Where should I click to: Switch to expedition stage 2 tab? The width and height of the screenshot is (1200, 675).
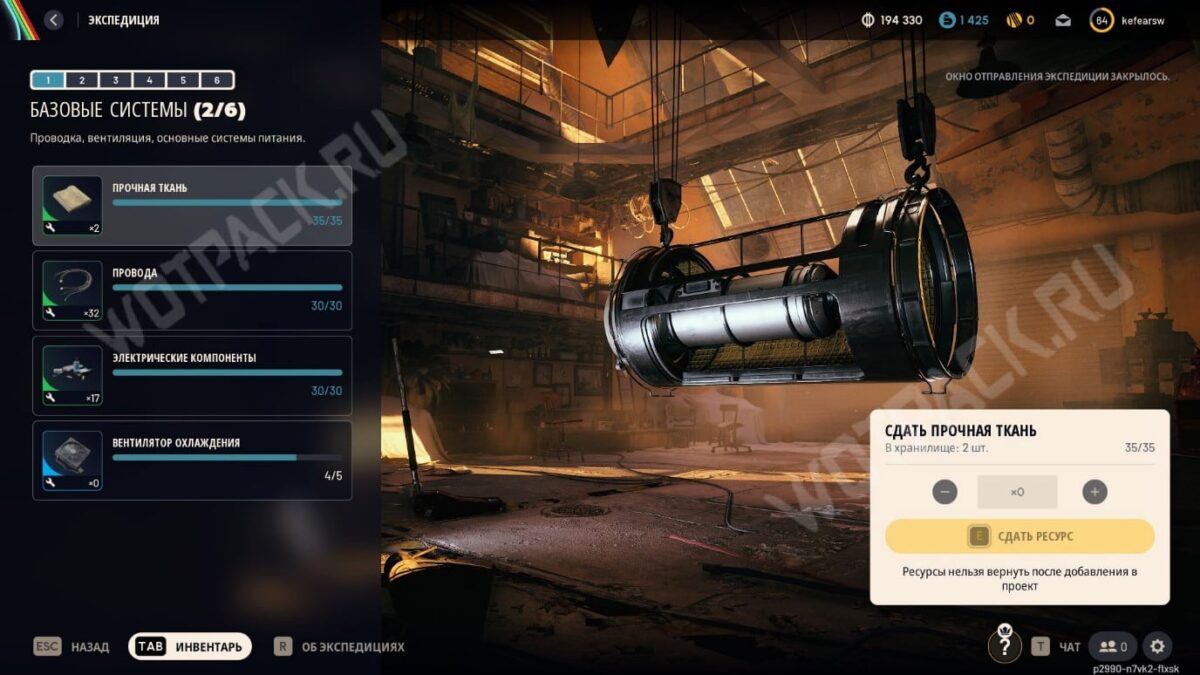pos(82,80)
